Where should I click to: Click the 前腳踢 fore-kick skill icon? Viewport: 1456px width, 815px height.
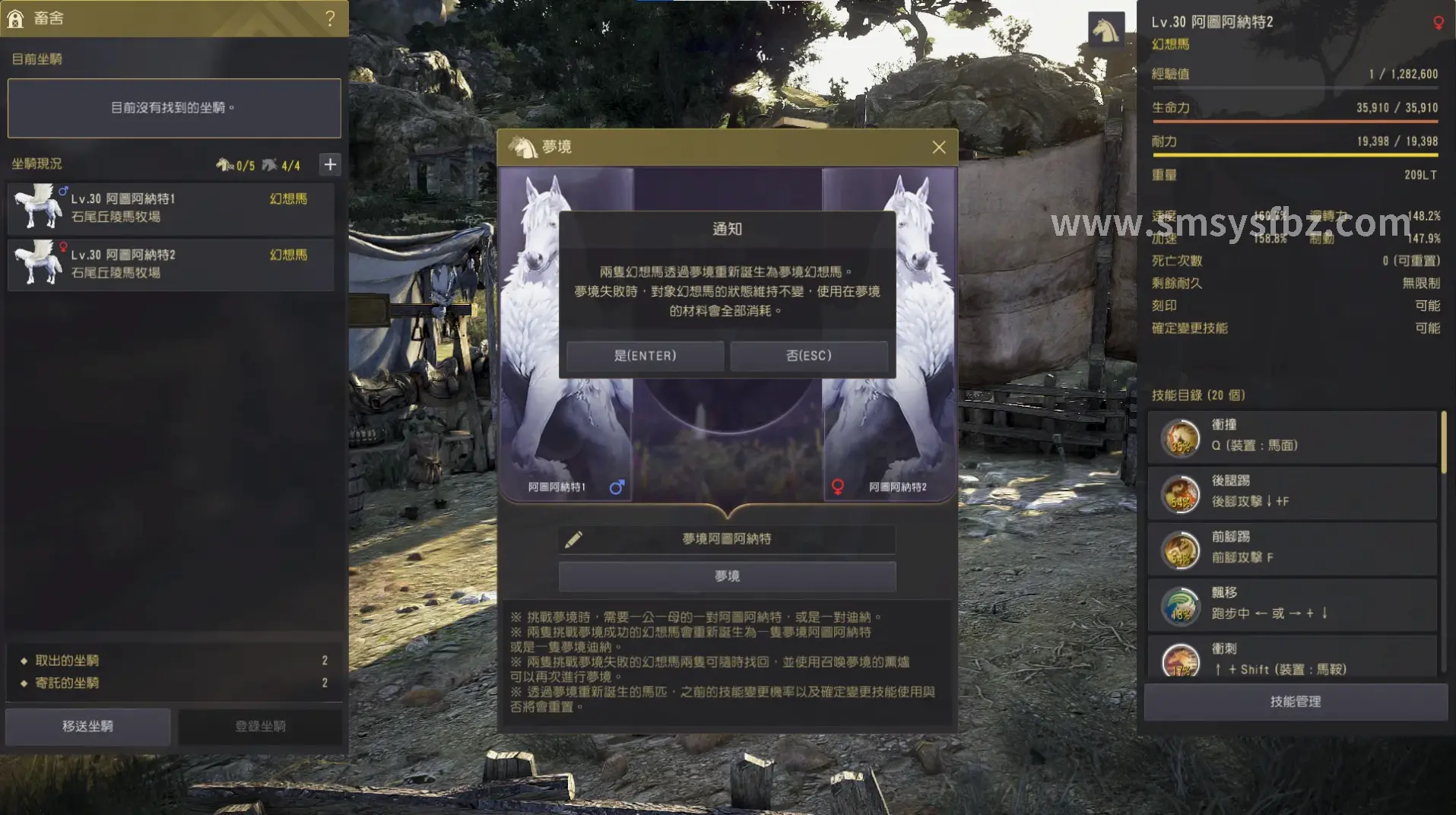pos(1179,549)
